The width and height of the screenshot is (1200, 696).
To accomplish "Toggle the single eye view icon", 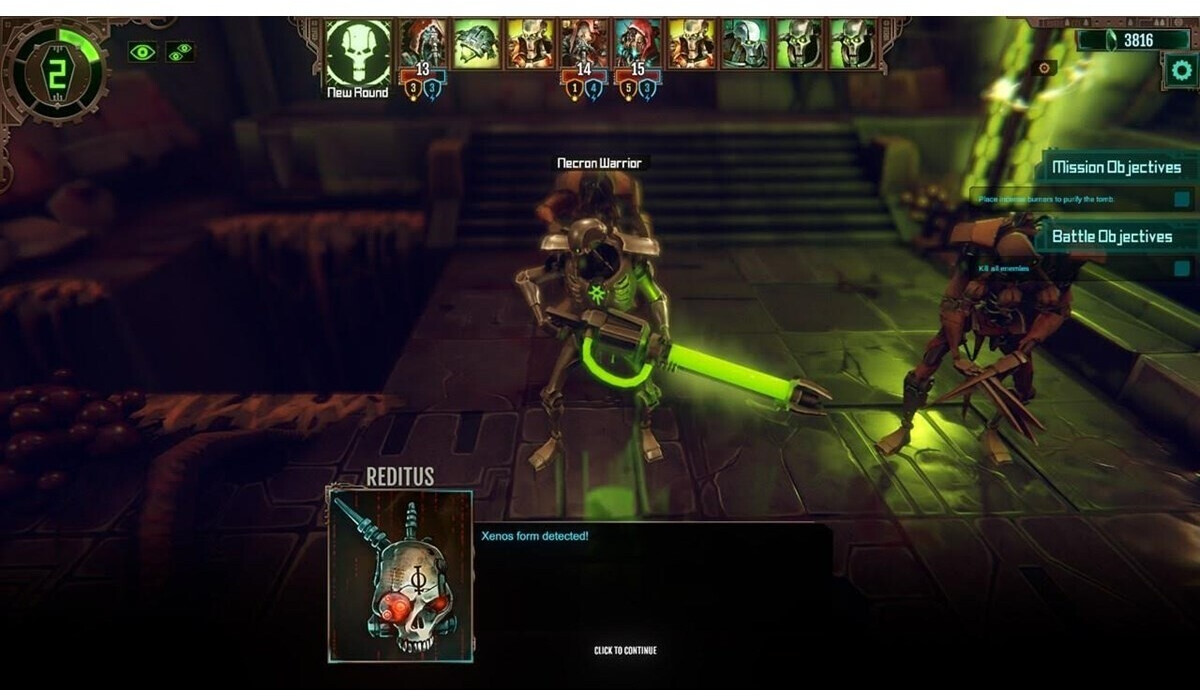I will pos(142,52).
